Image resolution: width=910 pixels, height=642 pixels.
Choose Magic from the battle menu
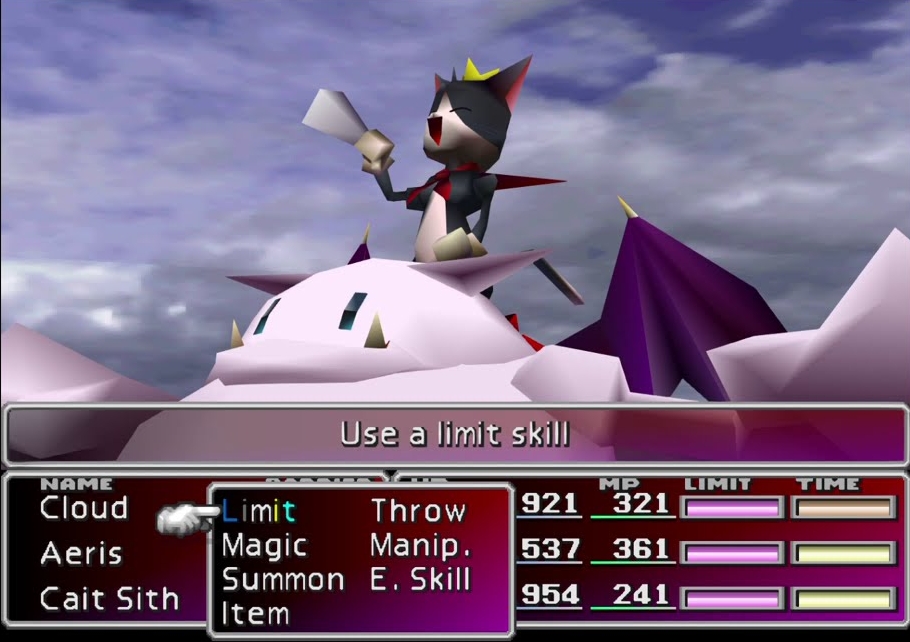click(264, 546)
